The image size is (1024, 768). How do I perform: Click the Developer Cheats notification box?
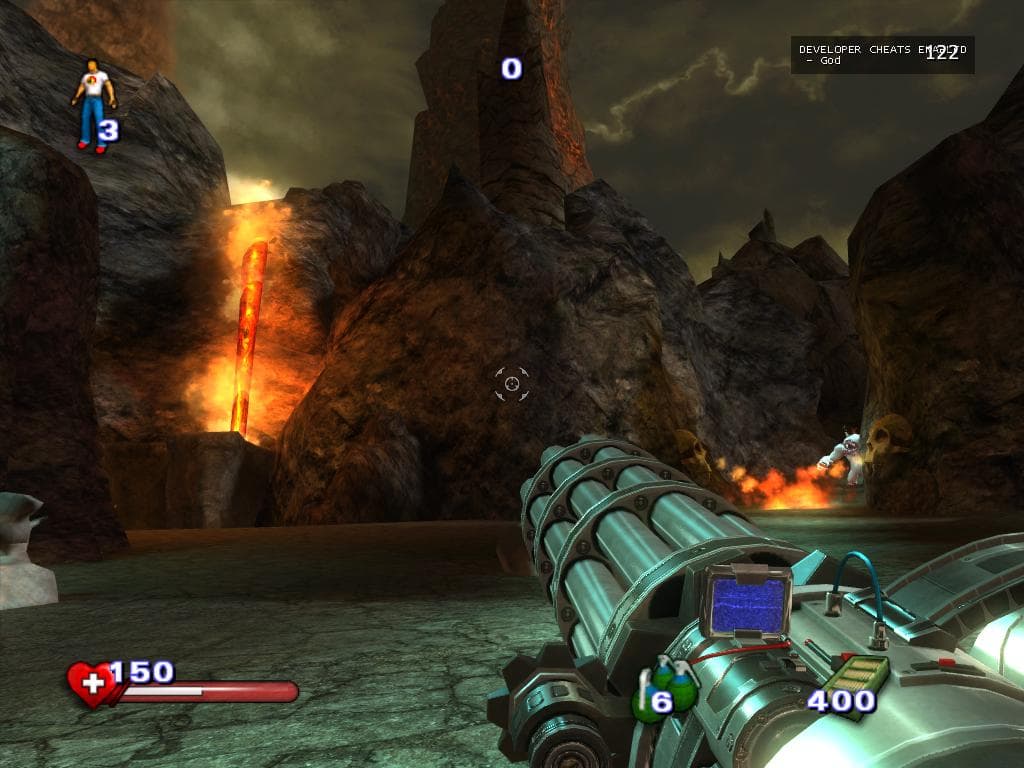[882, 54]
